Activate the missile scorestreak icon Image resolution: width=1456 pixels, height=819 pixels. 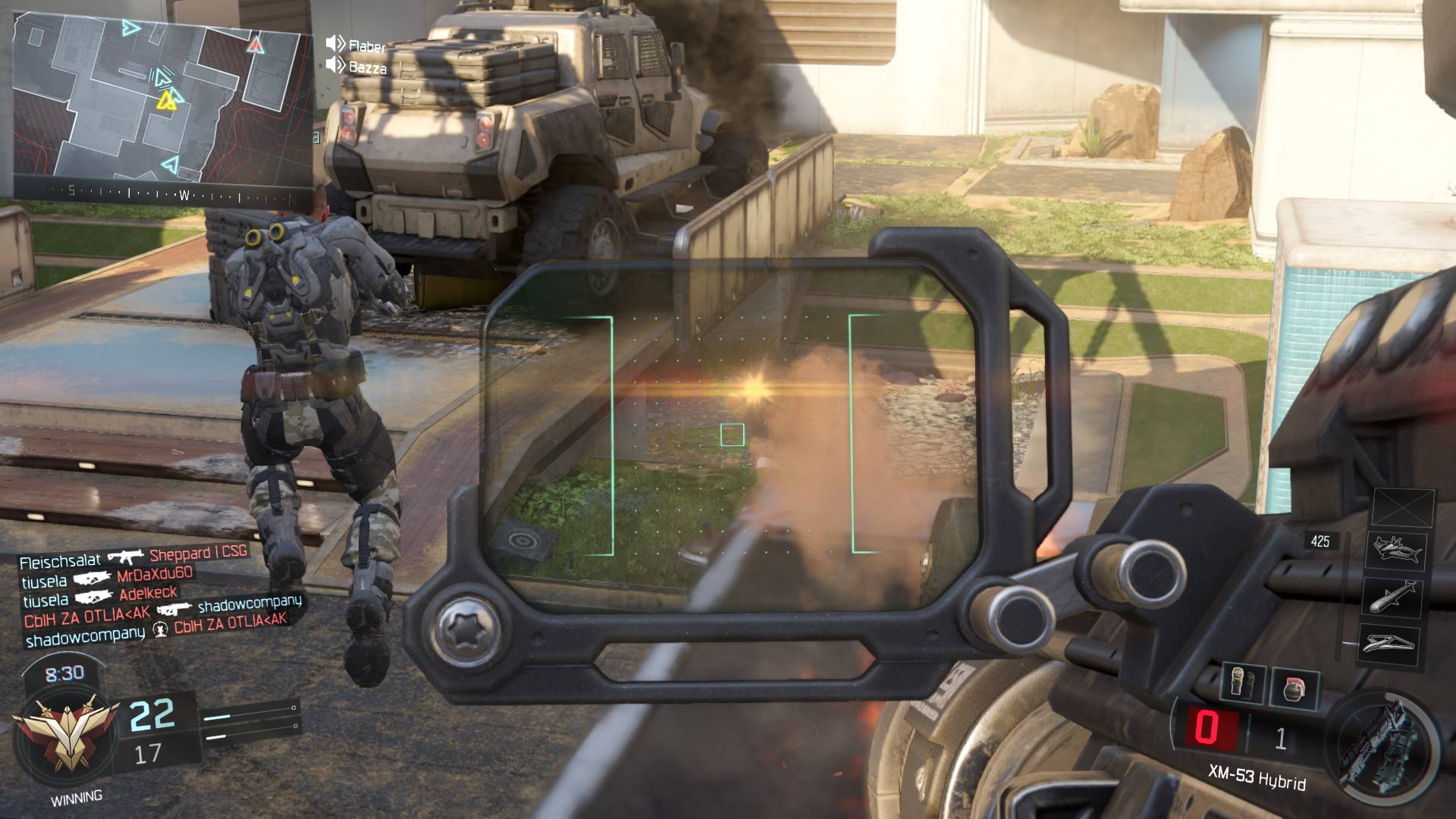click(1394, 596)
